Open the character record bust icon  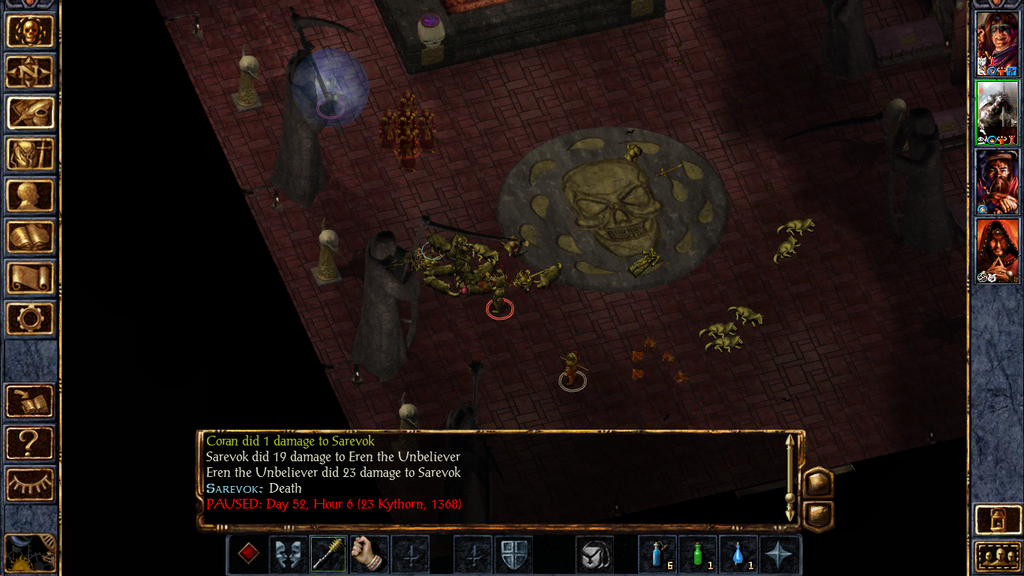pos(30,195)
